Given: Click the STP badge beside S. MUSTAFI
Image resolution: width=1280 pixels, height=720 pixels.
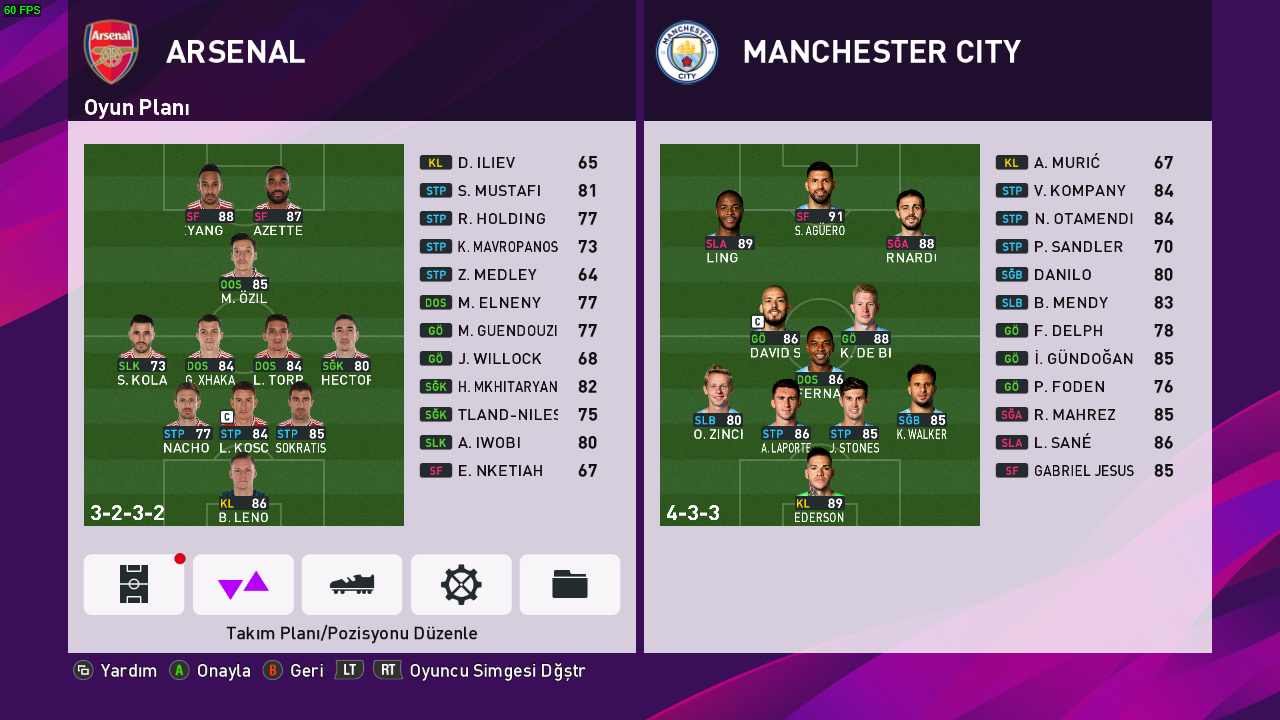Looking at the screenshot, I should click(434, 190).
